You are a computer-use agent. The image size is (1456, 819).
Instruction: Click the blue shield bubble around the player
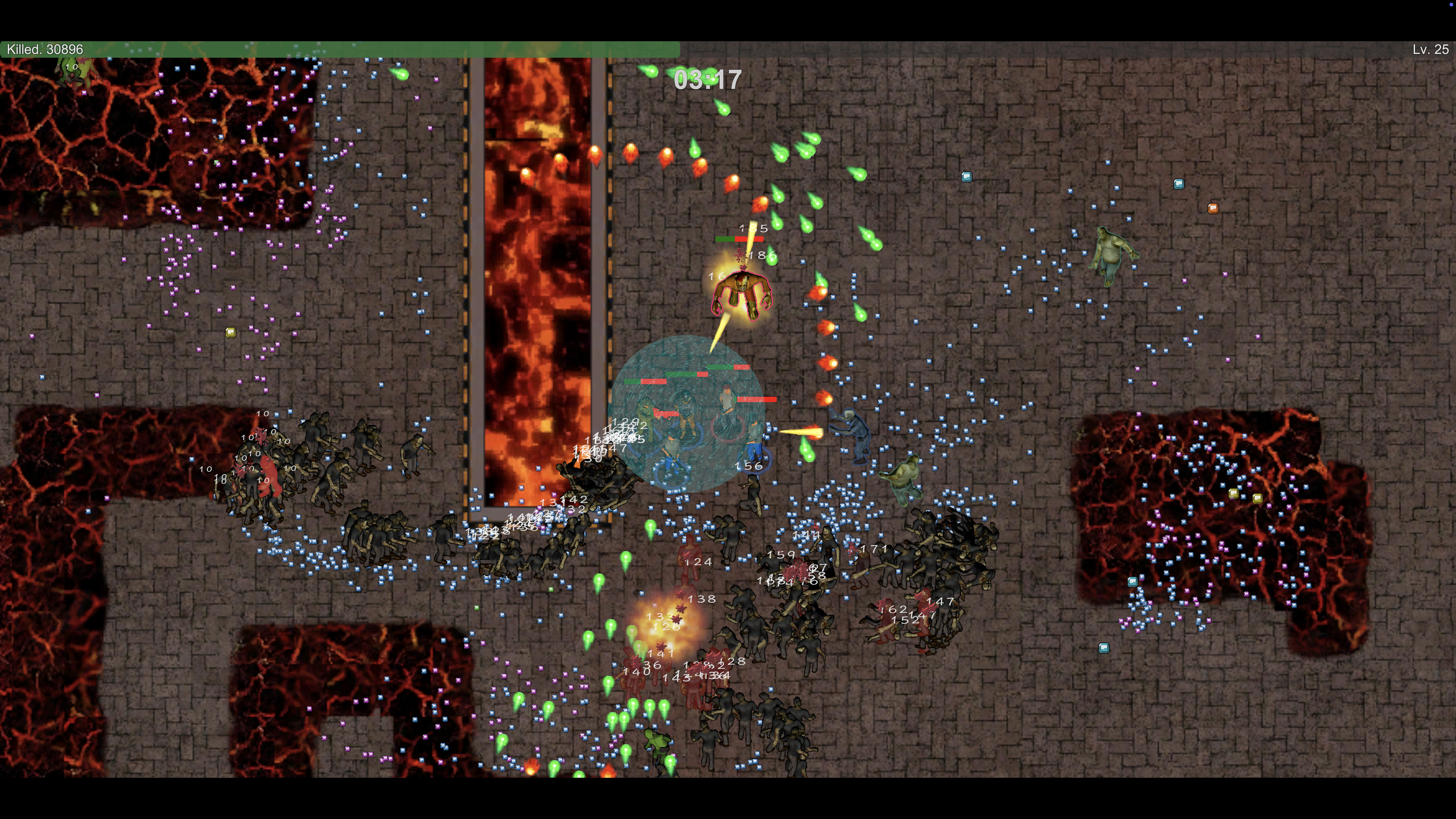point(690,410)
